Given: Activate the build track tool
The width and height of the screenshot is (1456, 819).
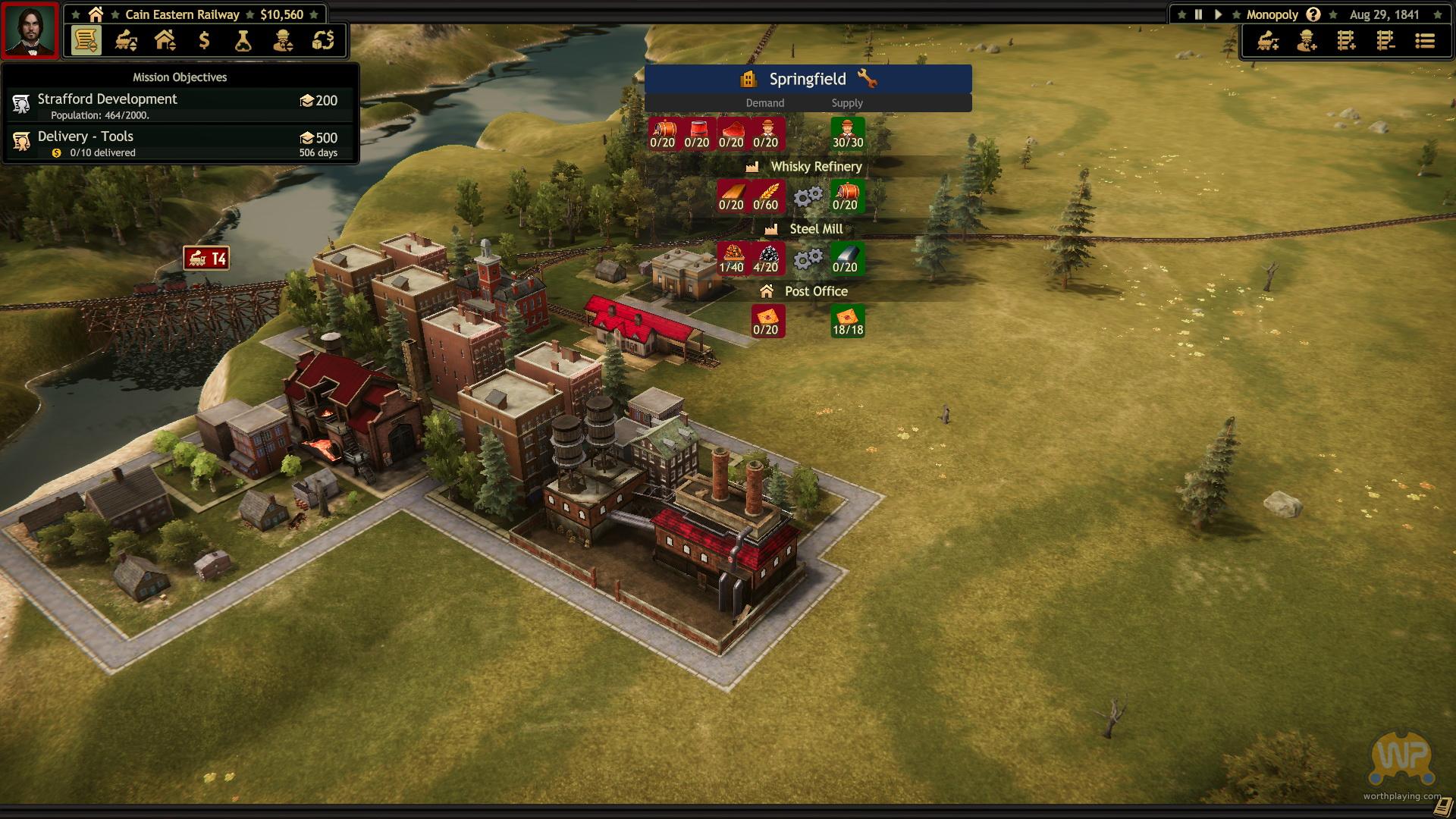Looking at the screenshot, I should click(x=1346, y=41).
